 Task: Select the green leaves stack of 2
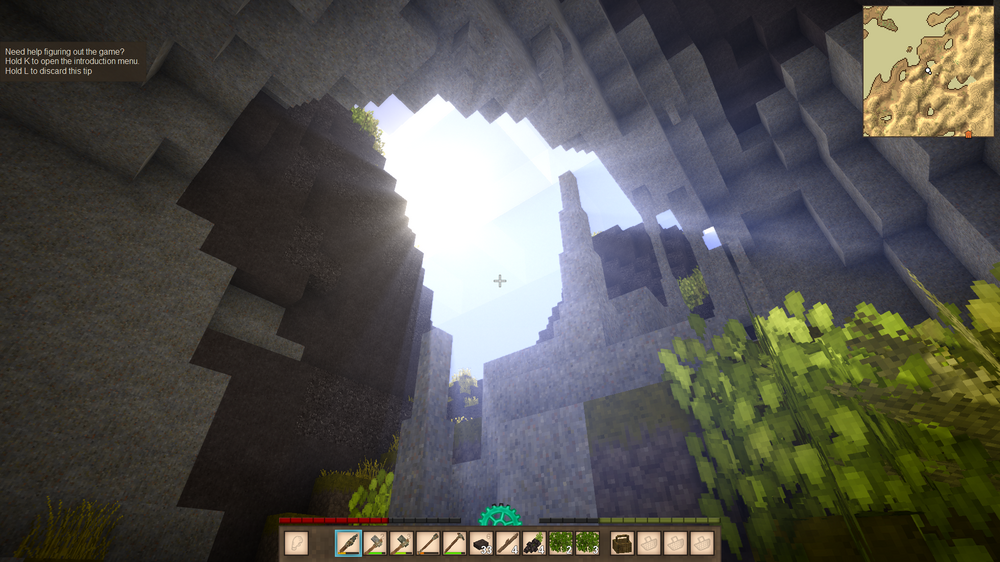point(560,543)
